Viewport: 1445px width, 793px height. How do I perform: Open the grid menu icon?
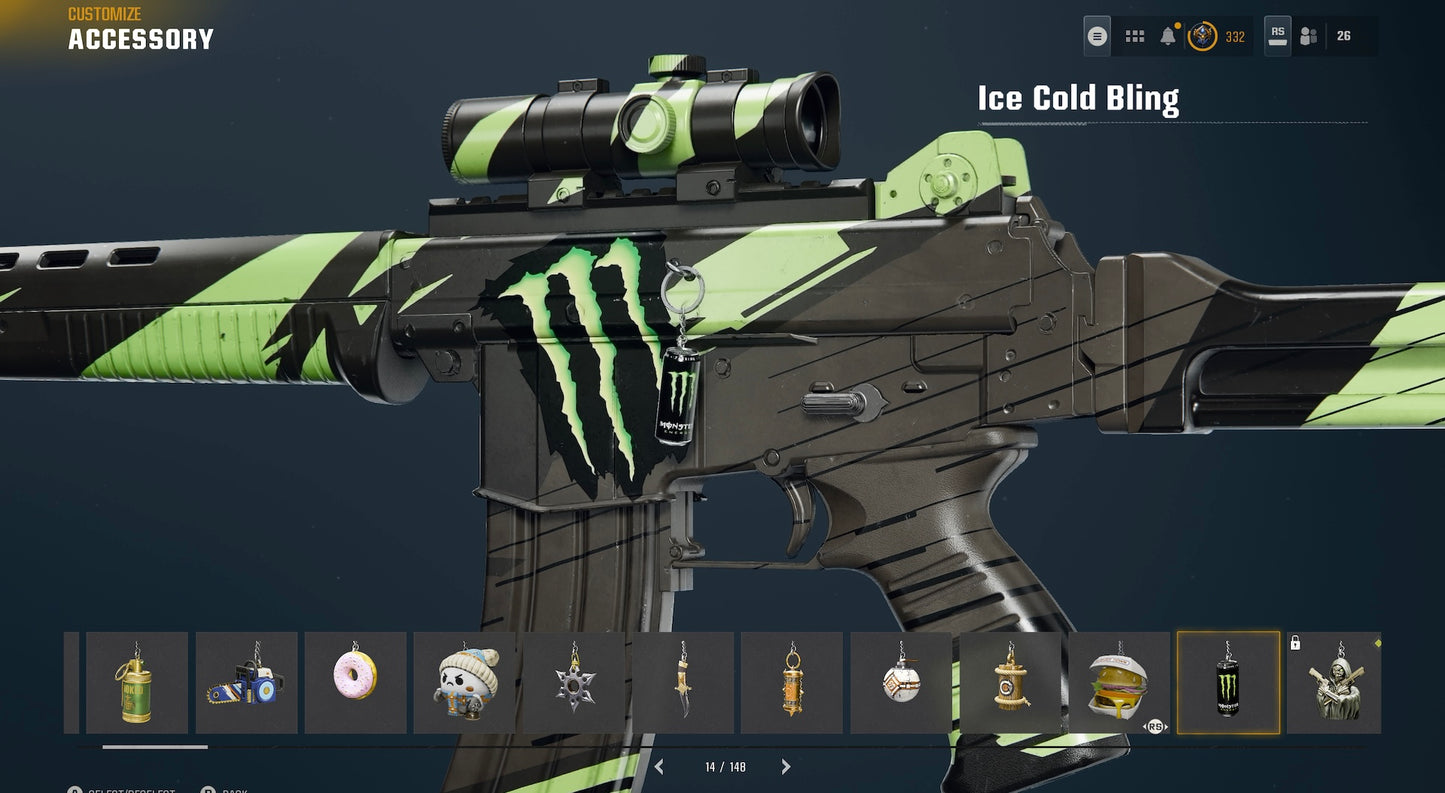(x=1134, y=37)
